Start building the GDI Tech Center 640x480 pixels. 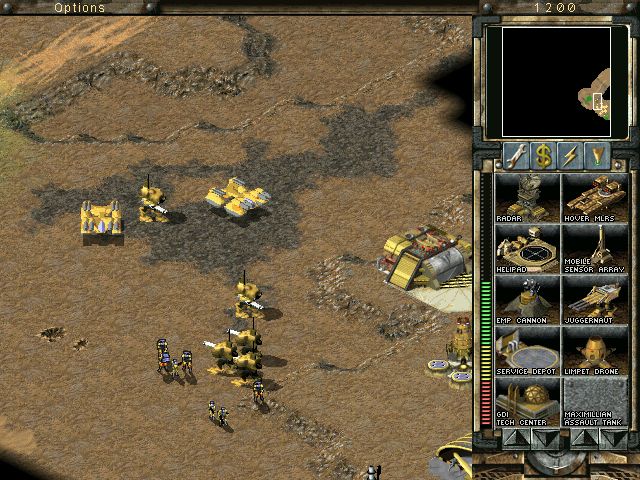point(527,401)
